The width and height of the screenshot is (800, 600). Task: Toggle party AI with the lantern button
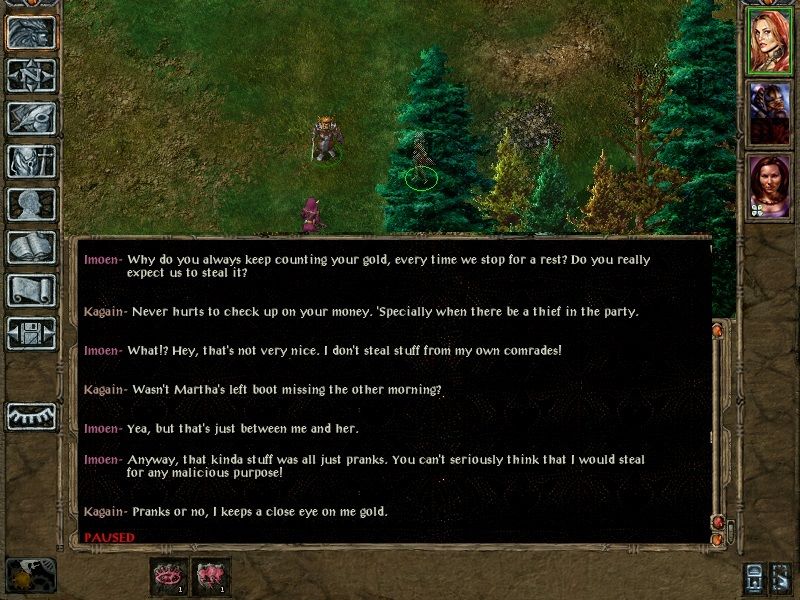tap(752, 578)
